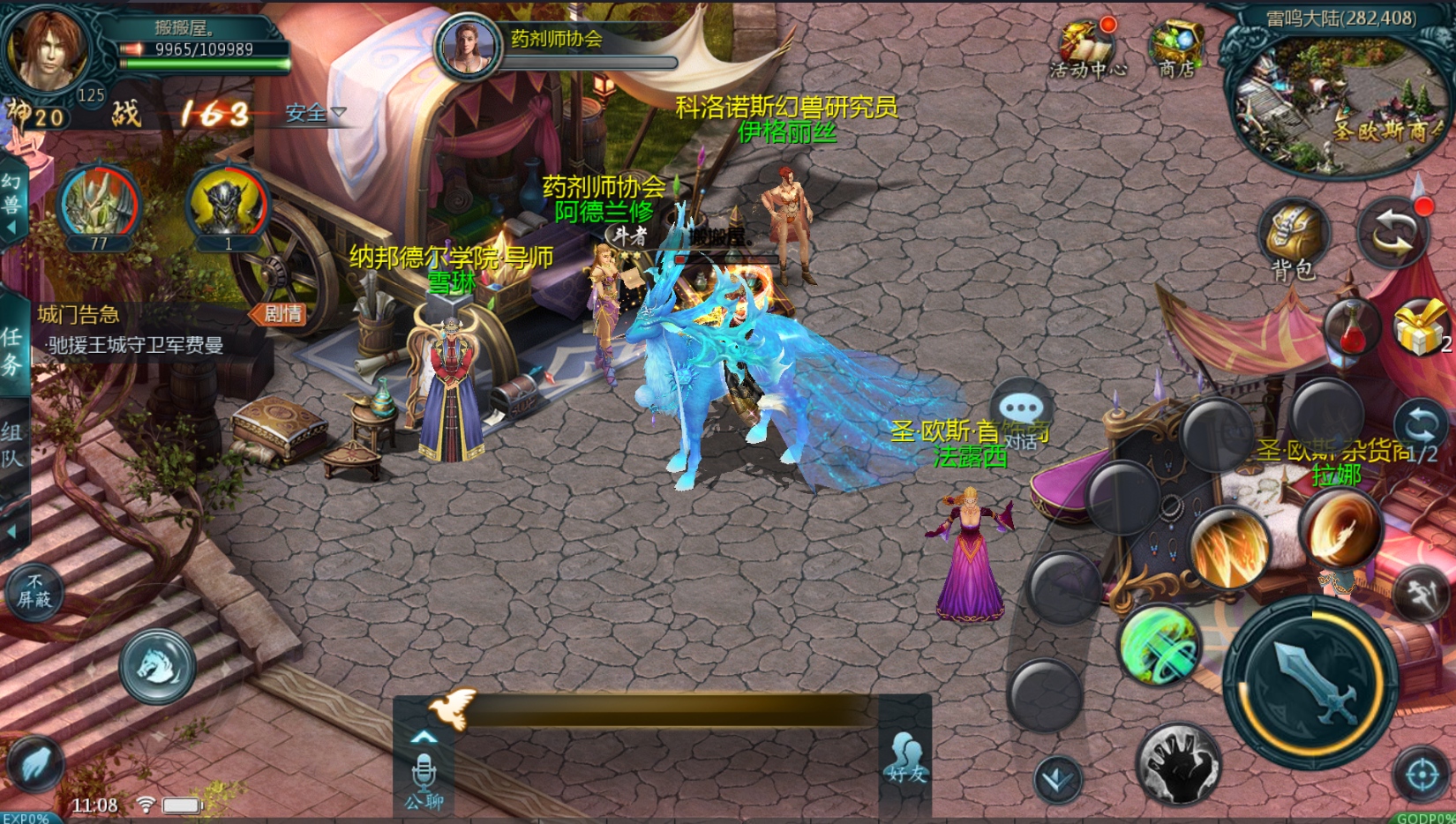The height and width of the screenshot is (824, 1456).
Task: Toggle the 不屏蔽 display filter
Action: 34,591
